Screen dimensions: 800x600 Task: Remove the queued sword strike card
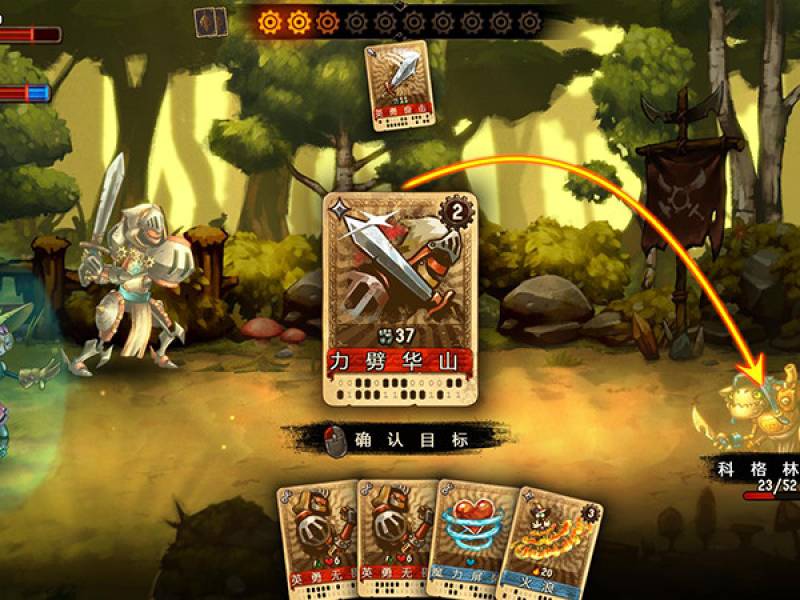(399, 84)
